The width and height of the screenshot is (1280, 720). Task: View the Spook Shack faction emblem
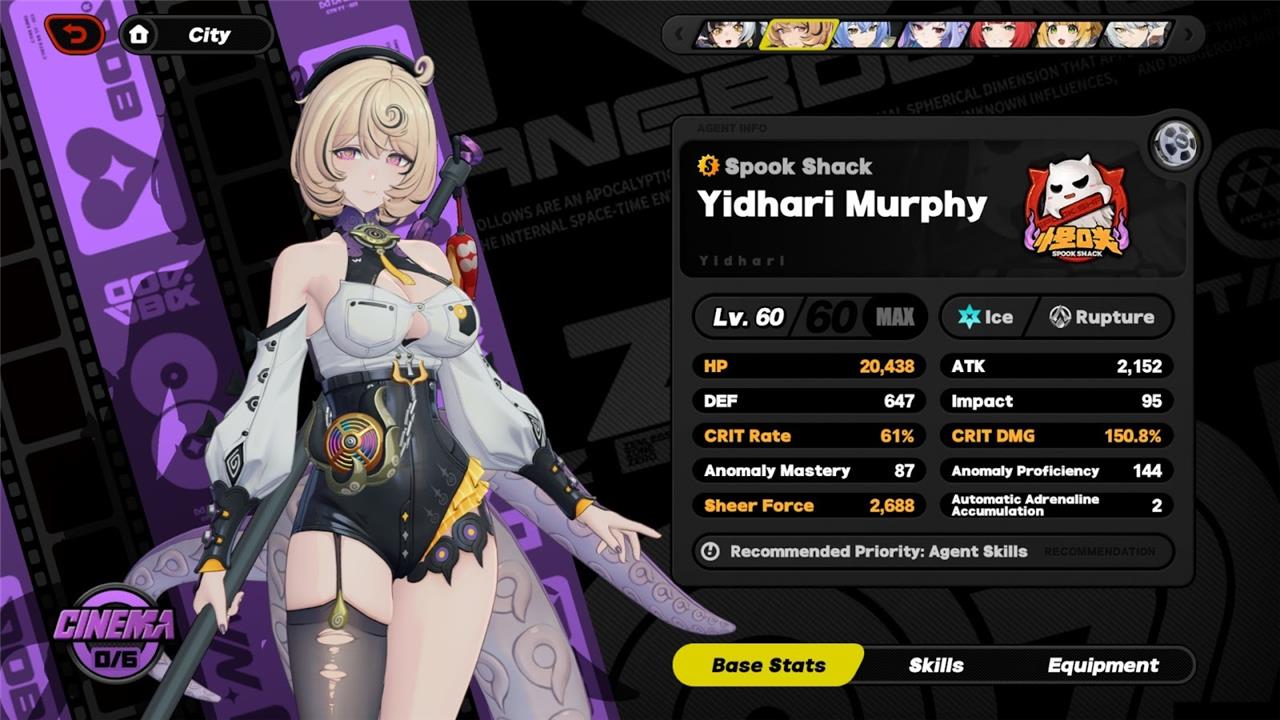(1076, 212)
